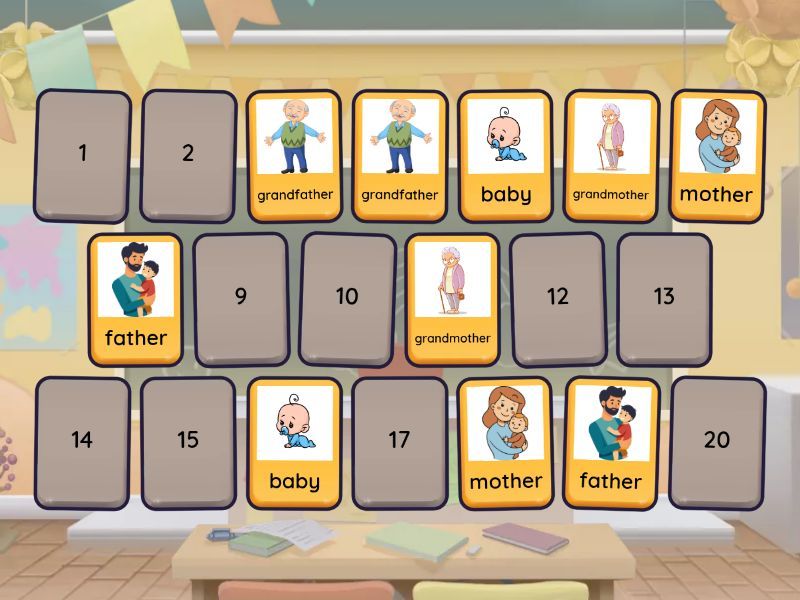
Task: Pick card number 17
Action: pyautogui.click(x=400, y=441)
